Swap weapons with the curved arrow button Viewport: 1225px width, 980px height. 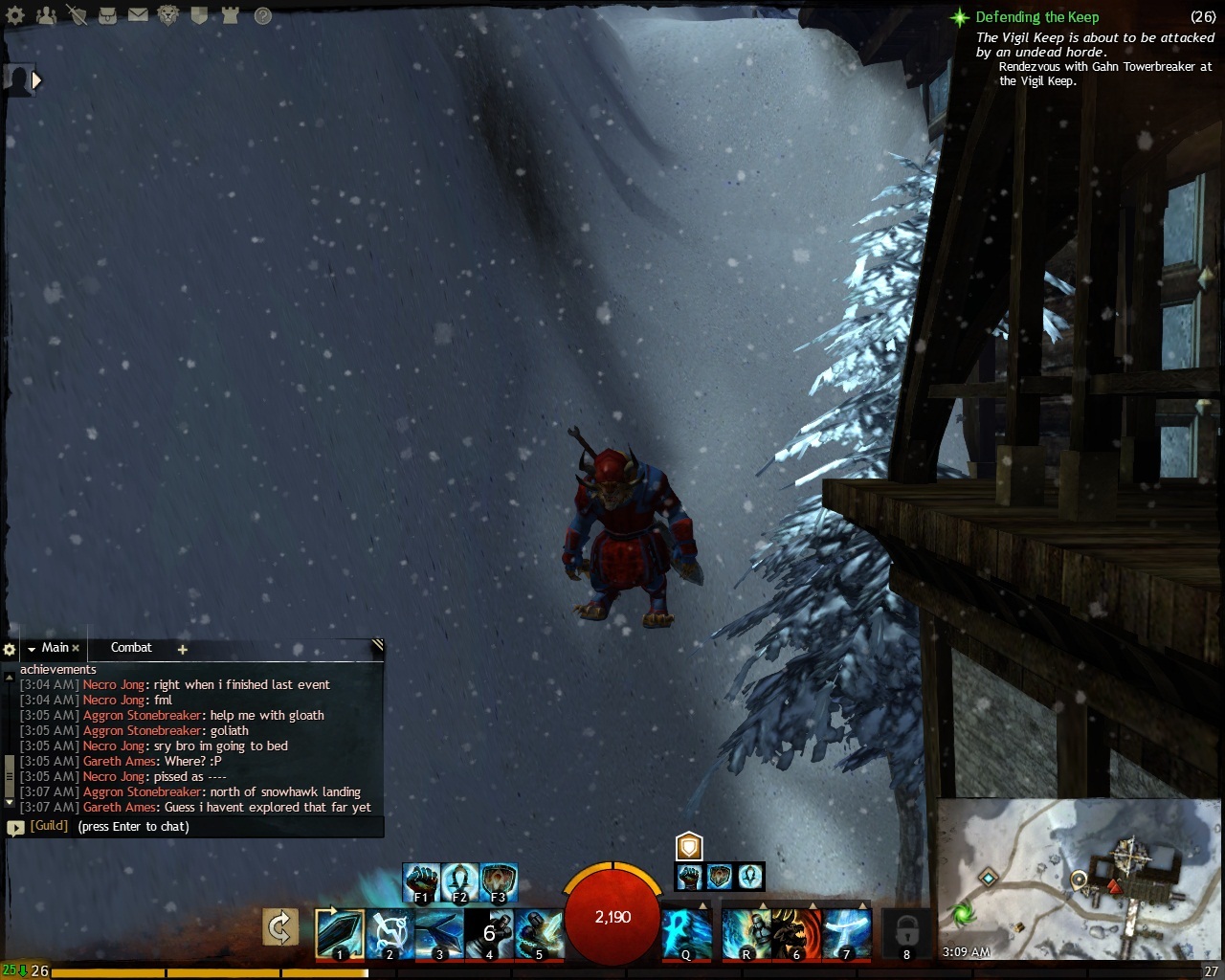[x=280, y=927]
